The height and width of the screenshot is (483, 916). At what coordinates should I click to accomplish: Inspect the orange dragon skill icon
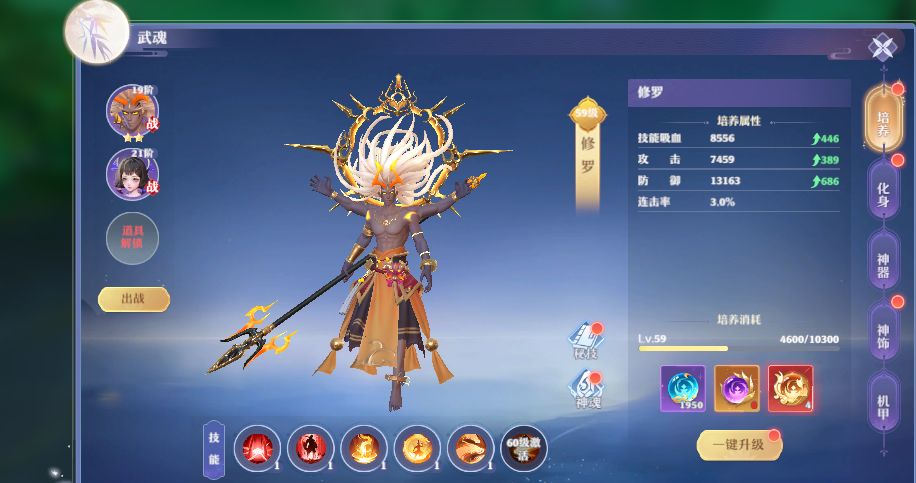tap(470, 448)
